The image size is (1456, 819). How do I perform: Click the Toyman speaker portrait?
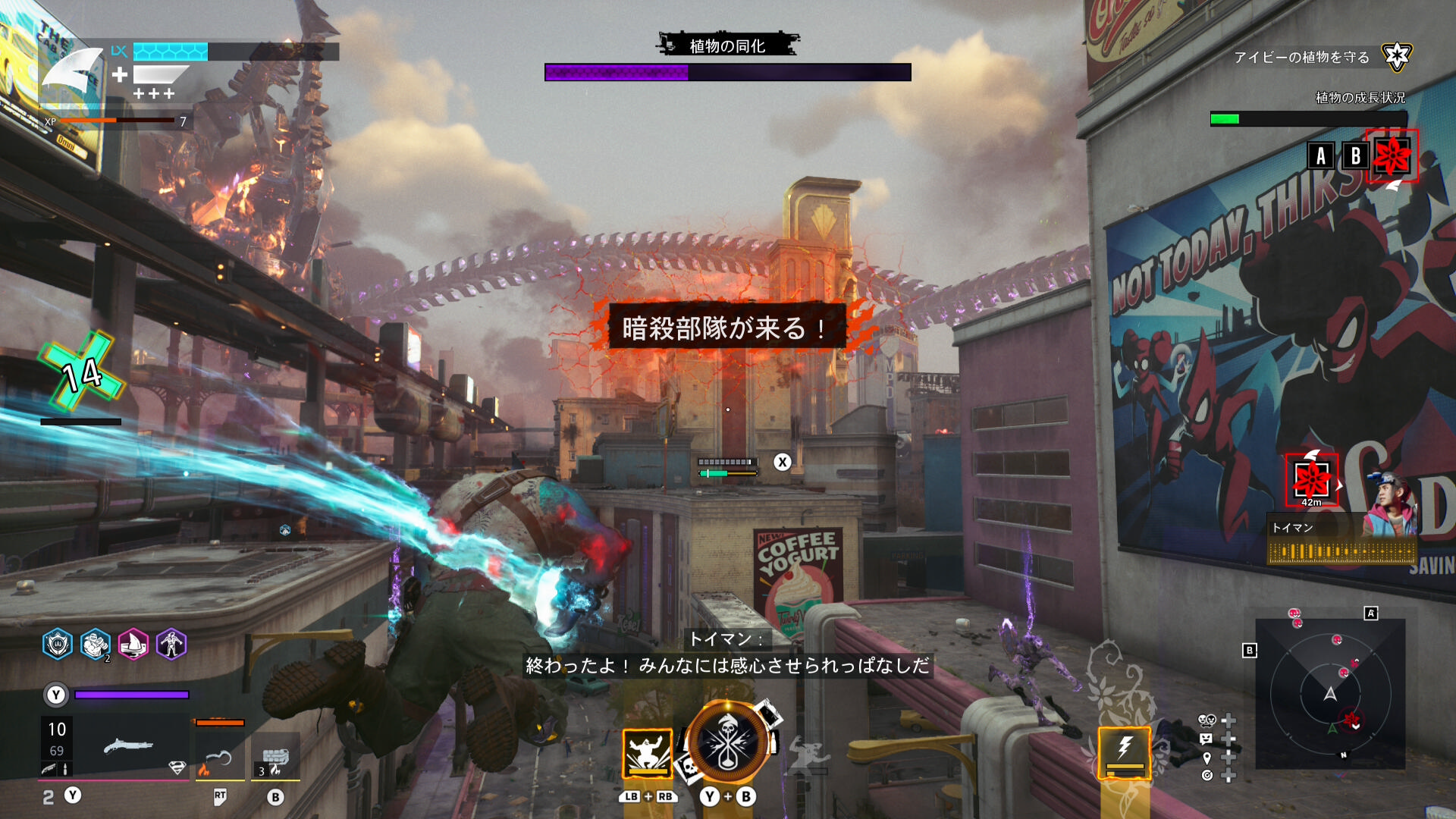1391,504
